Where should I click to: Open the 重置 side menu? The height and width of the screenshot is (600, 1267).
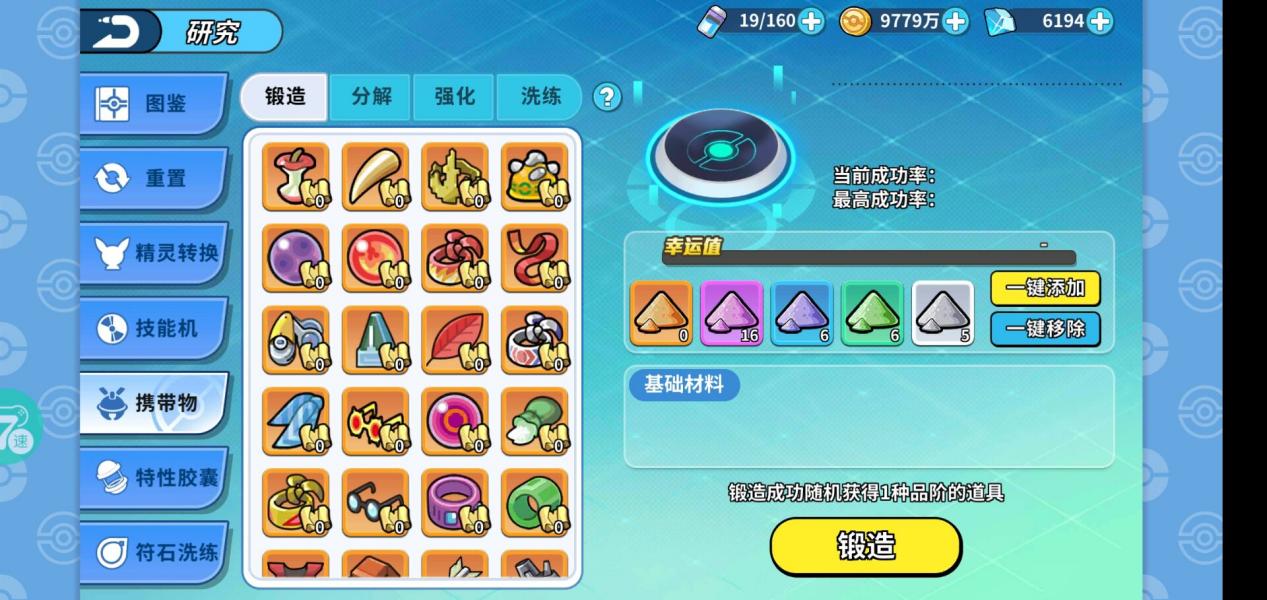coord(153,178)
